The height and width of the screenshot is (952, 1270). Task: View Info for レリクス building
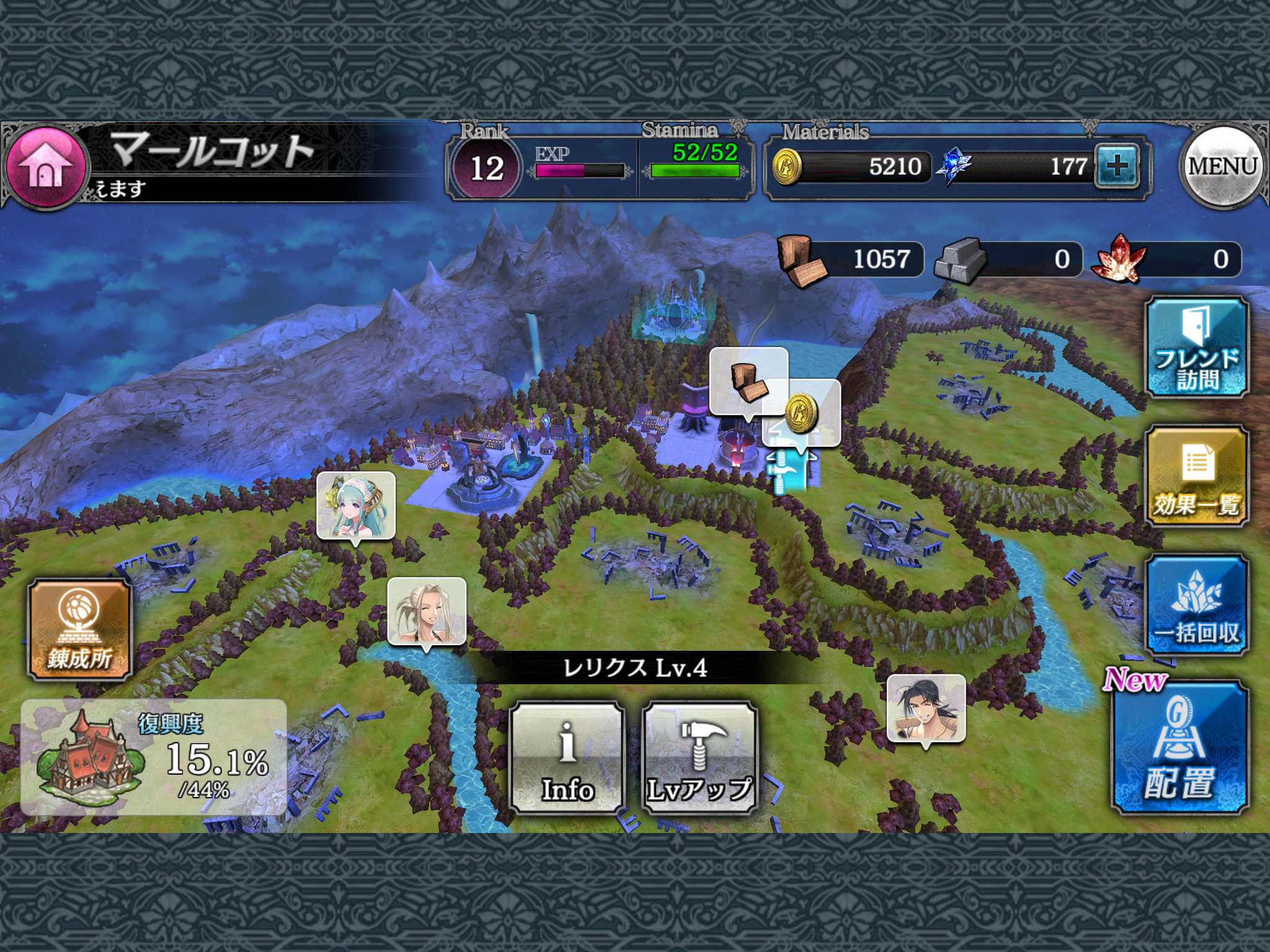[x=567, y=757]
